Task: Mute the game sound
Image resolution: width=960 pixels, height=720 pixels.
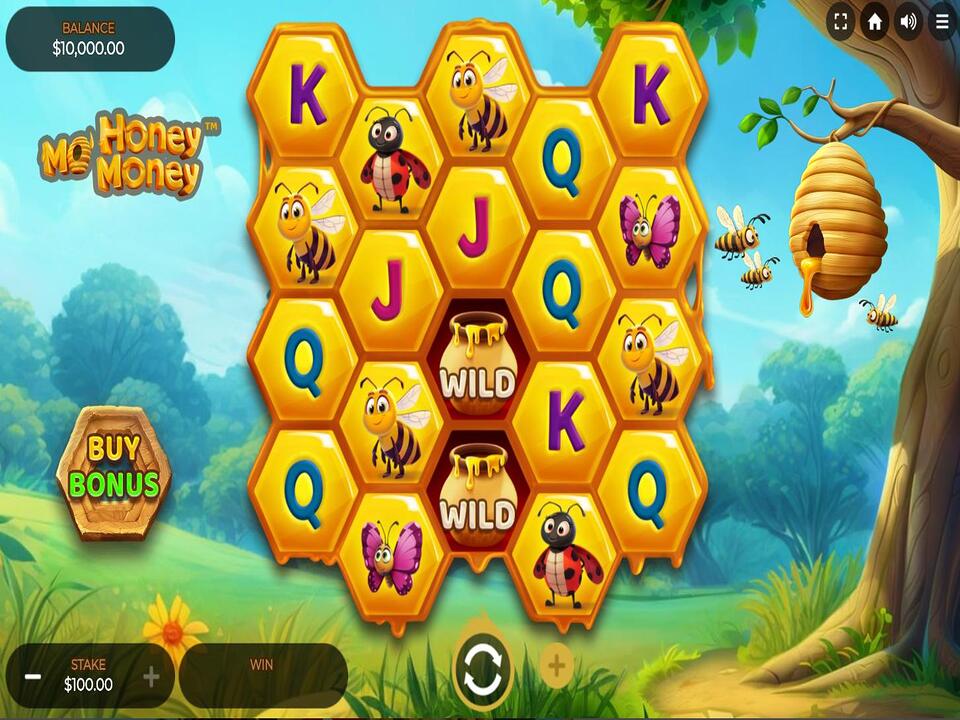Action: 908,21
